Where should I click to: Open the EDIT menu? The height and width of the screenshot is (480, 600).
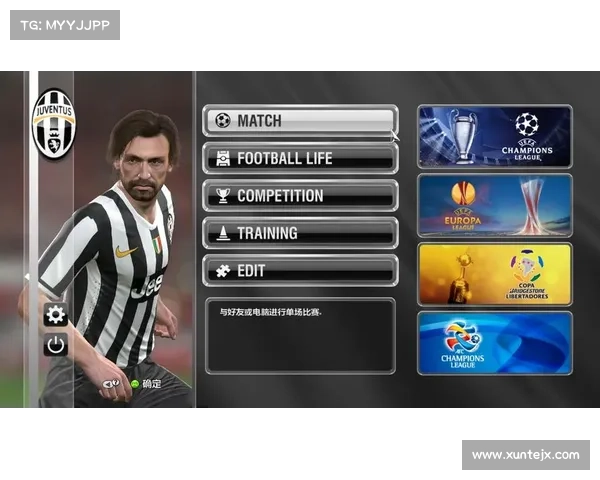[300, 270]
